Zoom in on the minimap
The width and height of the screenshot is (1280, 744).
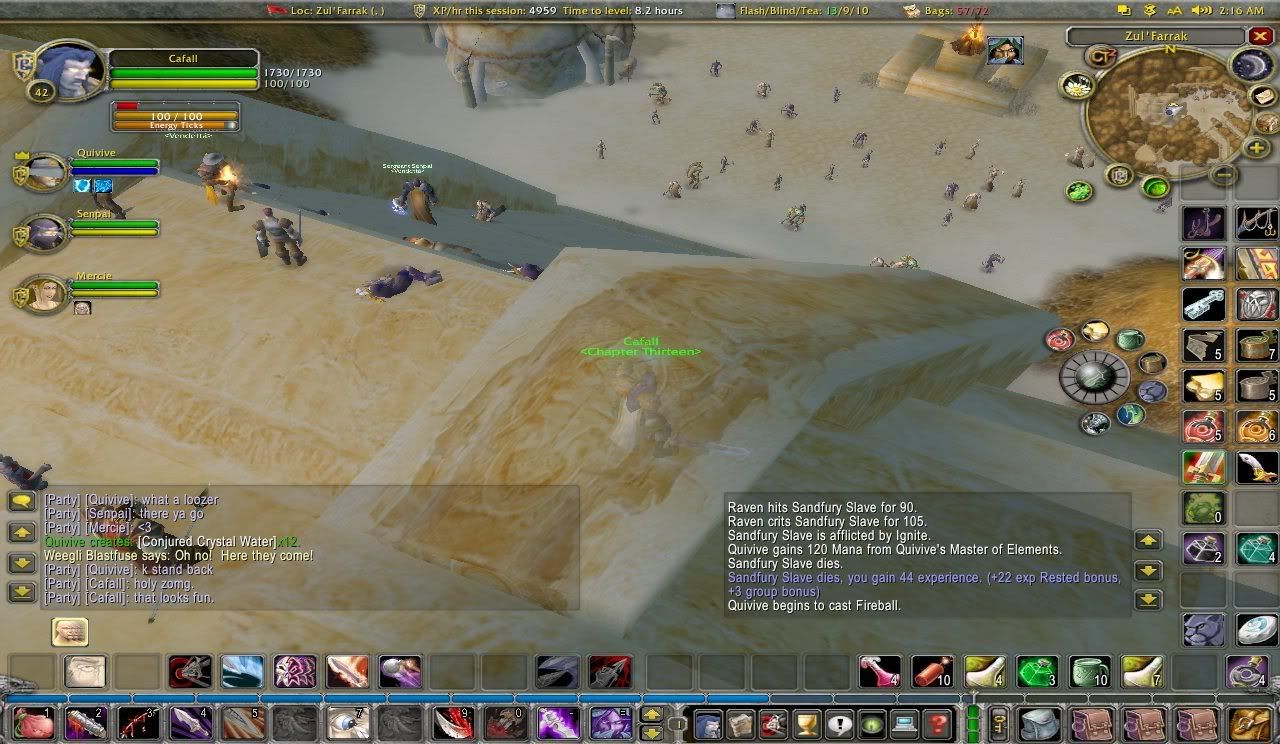1257,148
